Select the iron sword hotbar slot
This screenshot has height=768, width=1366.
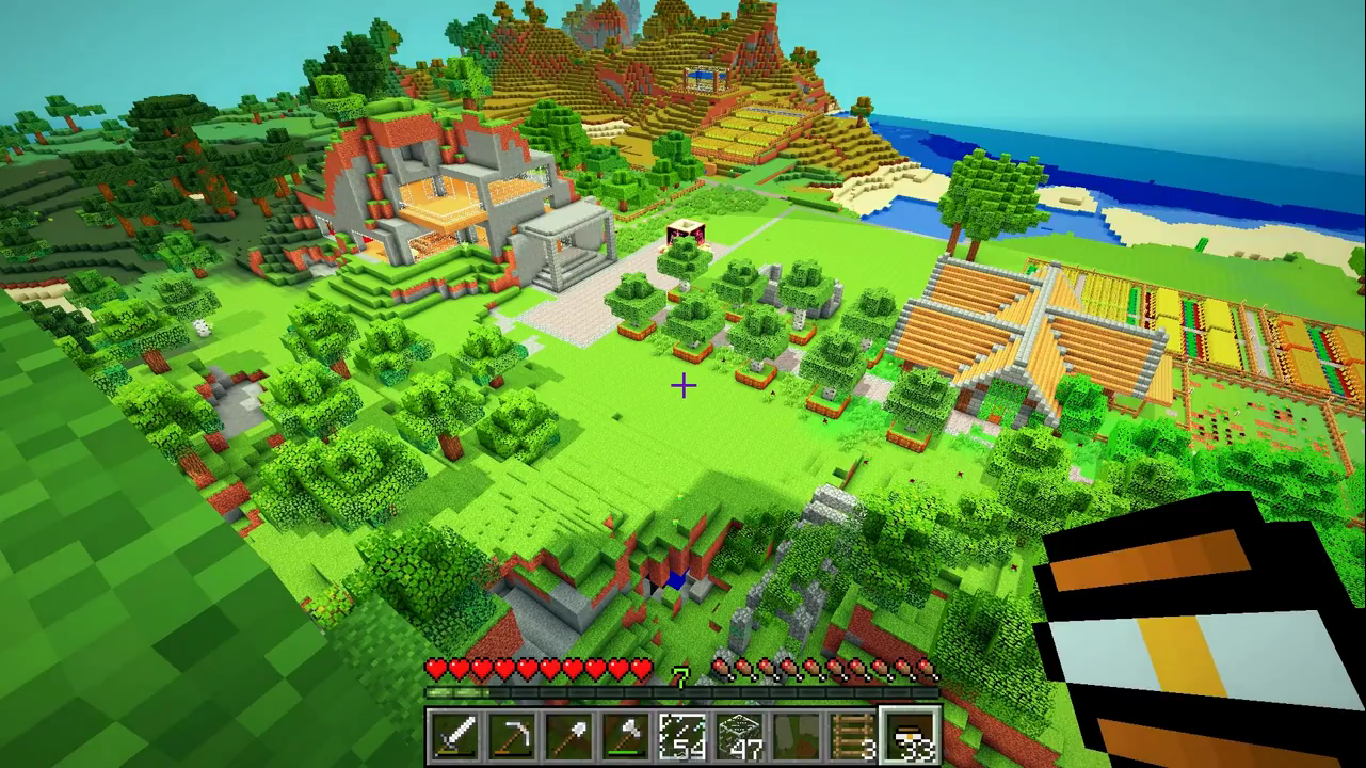click(455, 738)
